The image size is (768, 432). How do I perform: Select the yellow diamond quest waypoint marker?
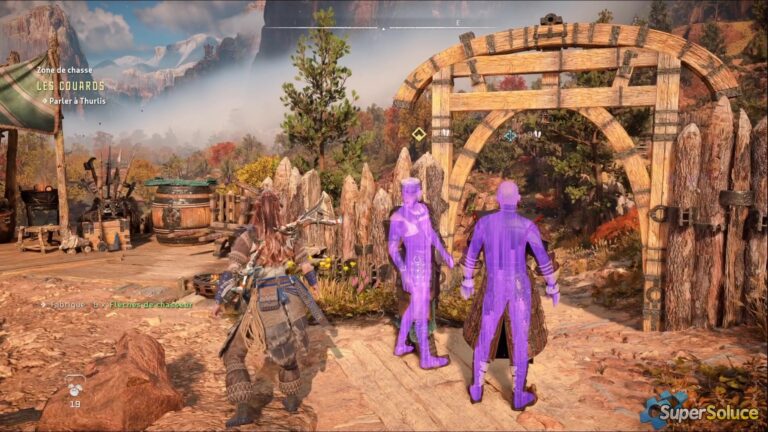pos(419,134)
